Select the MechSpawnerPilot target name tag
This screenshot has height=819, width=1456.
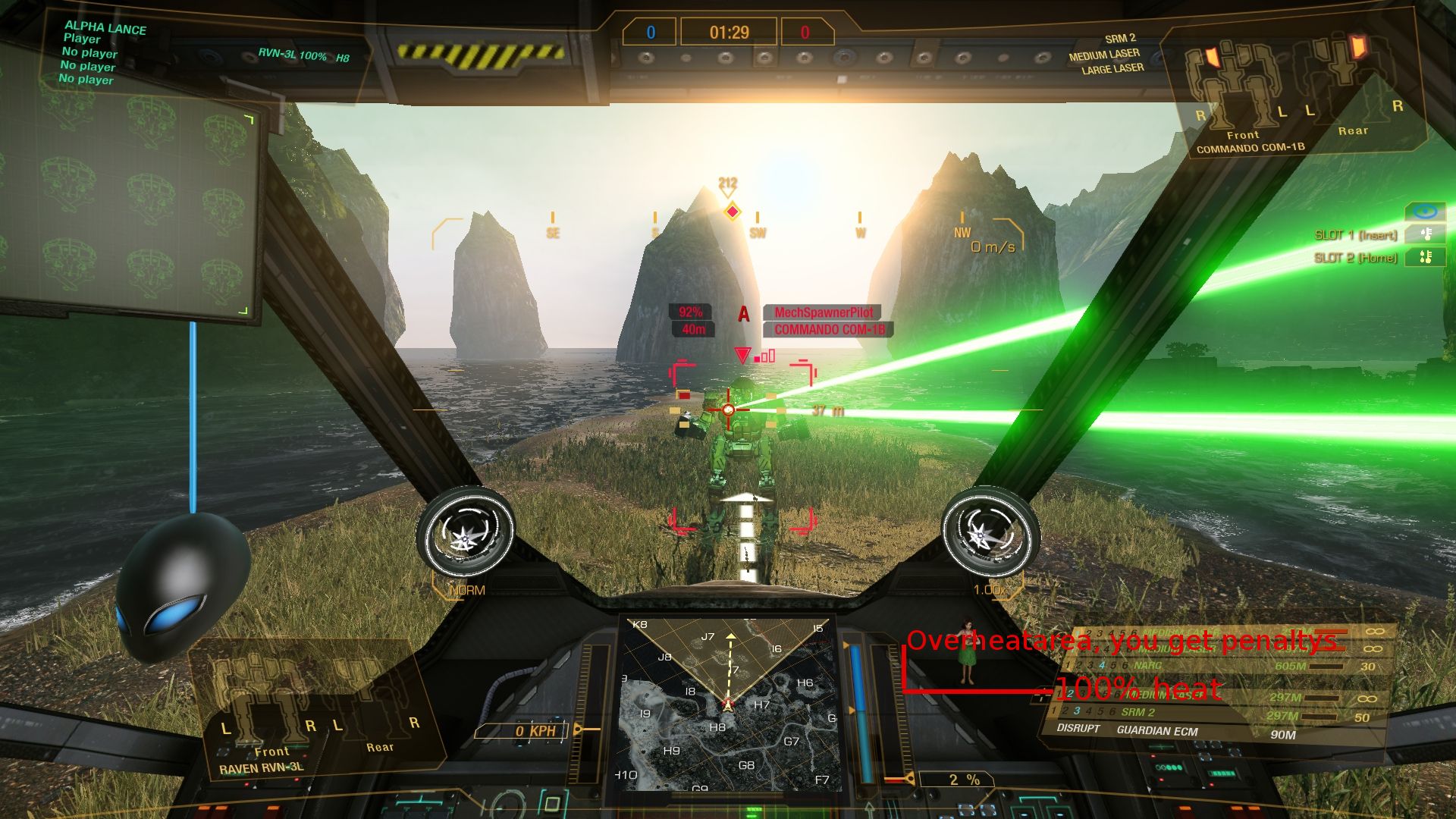tap(823, 312)
